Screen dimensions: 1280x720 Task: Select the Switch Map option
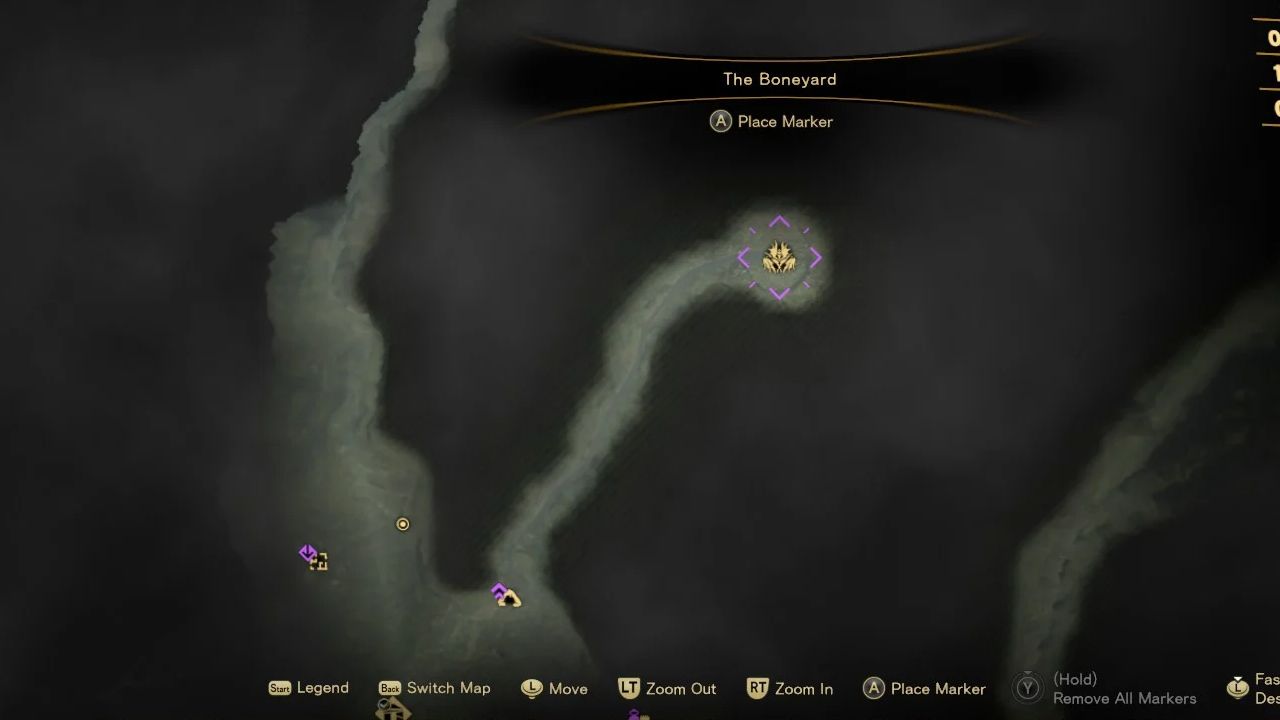(449, 688)
